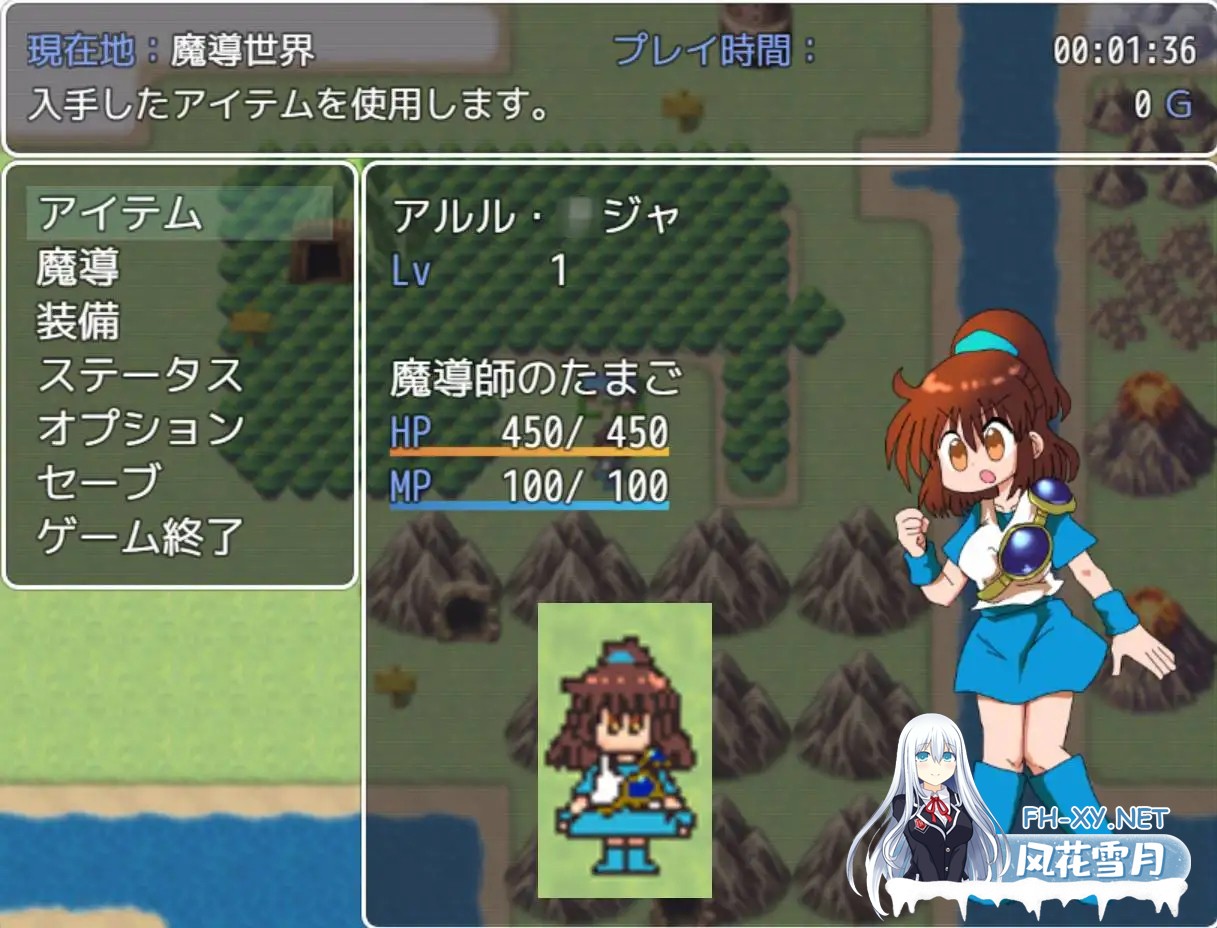The height and width of the screenshot is (928, 1217).
Task: Choose ステータス to view status
Action: pos(140,376)
